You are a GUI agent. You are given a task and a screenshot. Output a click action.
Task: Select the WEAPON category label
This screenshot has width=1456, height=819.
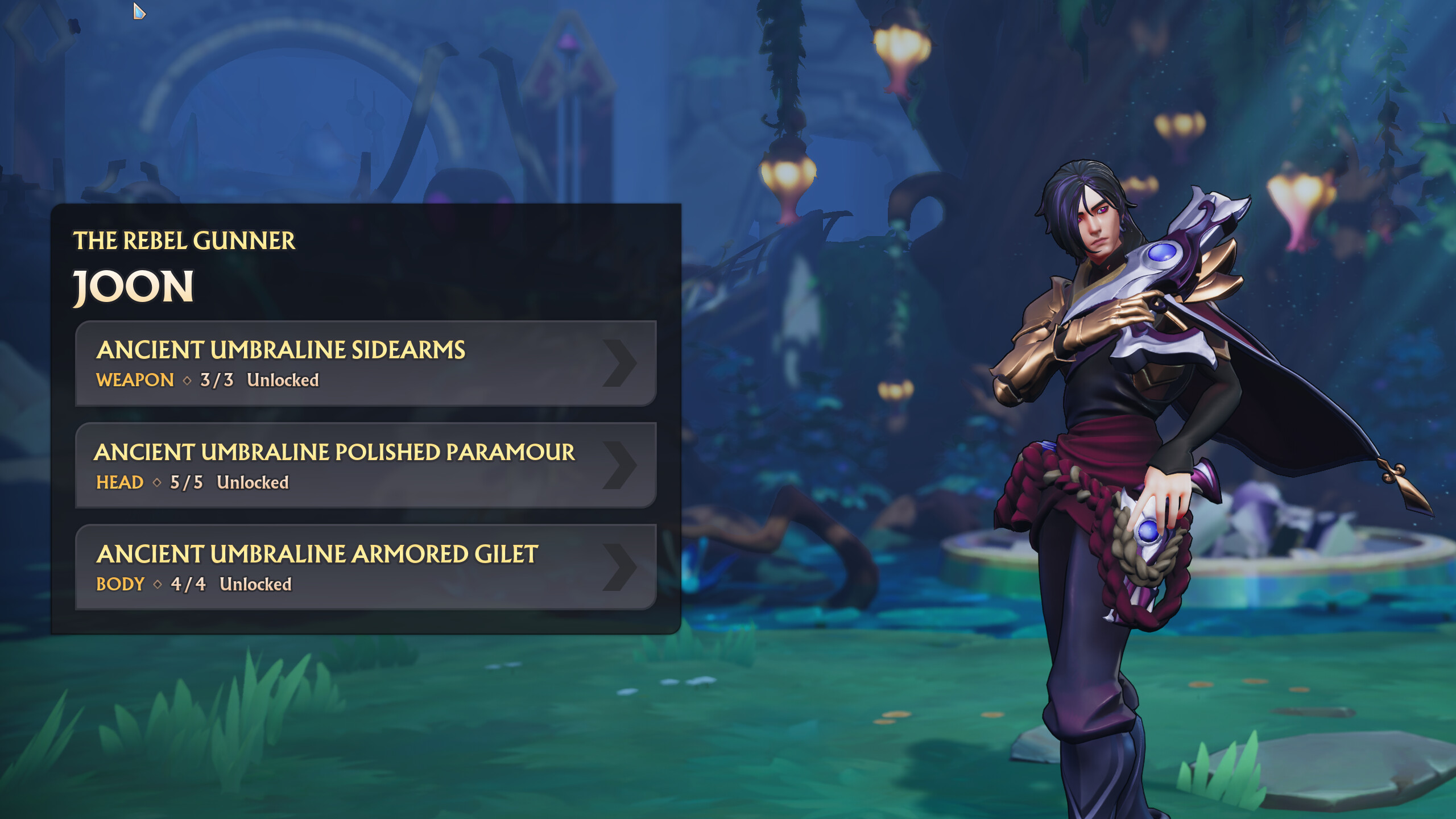click(x=134, y=379)
